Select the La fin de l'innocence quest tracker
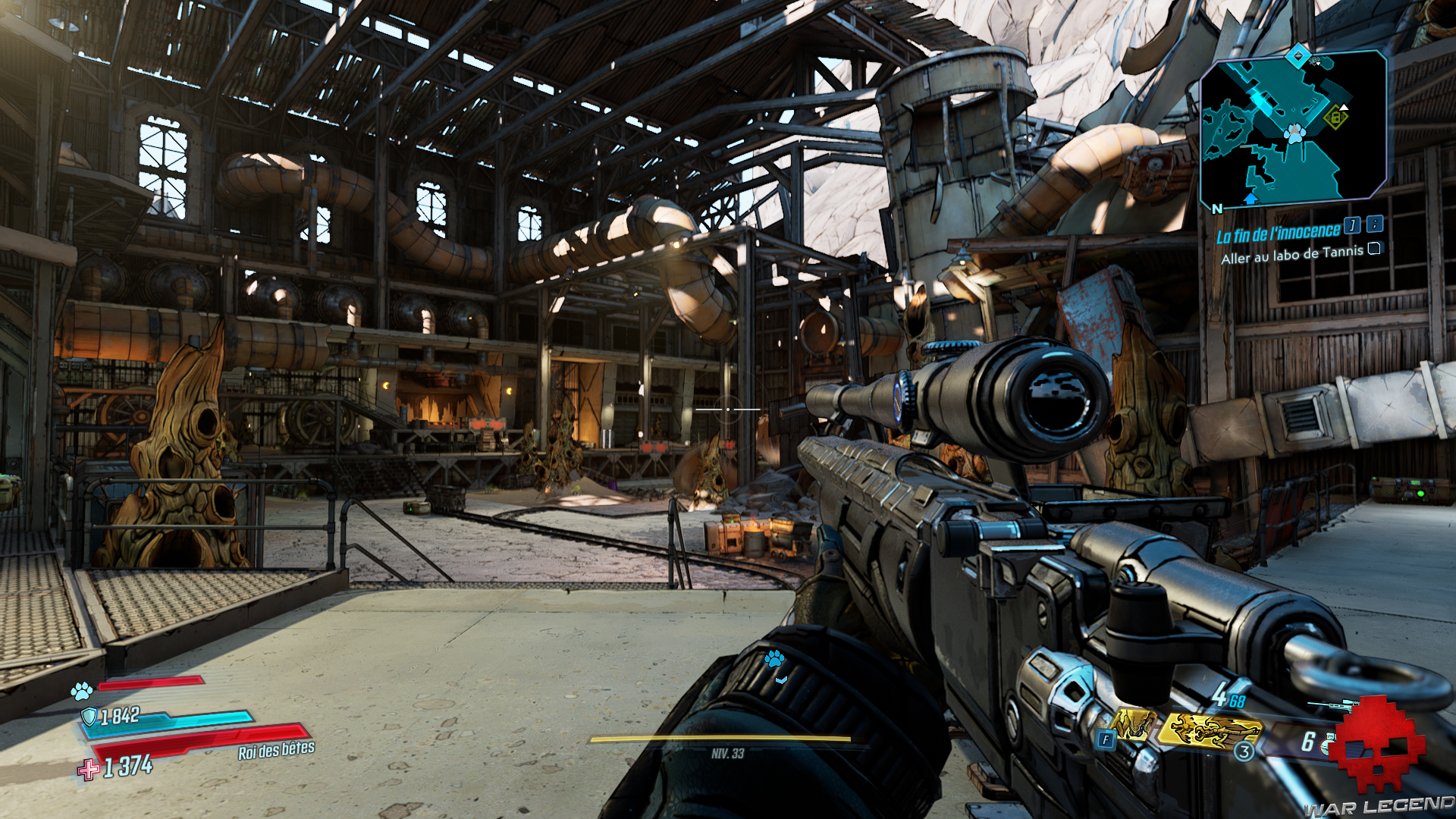 click(x=1278, y=233)
